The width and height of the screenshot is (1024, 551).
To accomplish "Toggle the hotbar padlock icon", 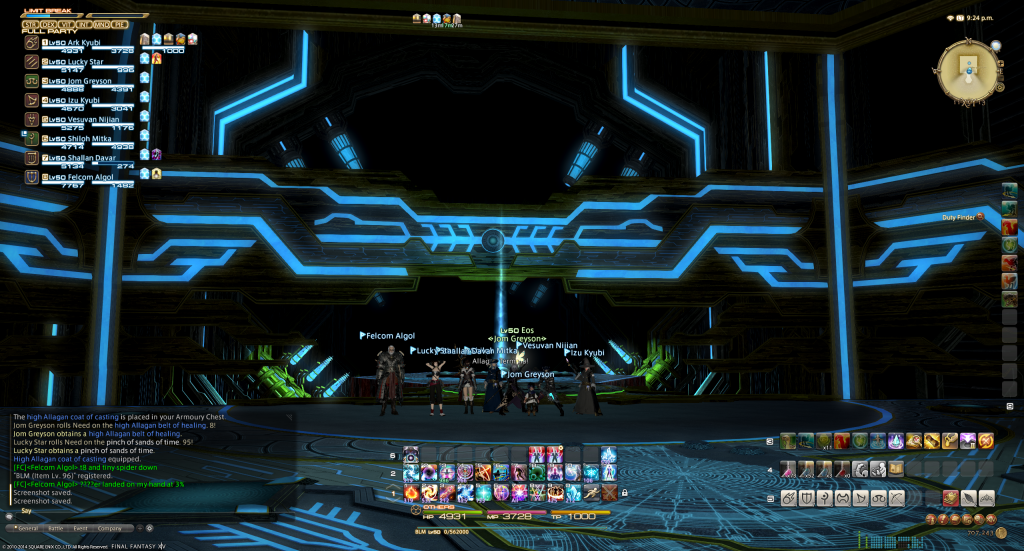I will pyautogui.click(x=625, y=493).
